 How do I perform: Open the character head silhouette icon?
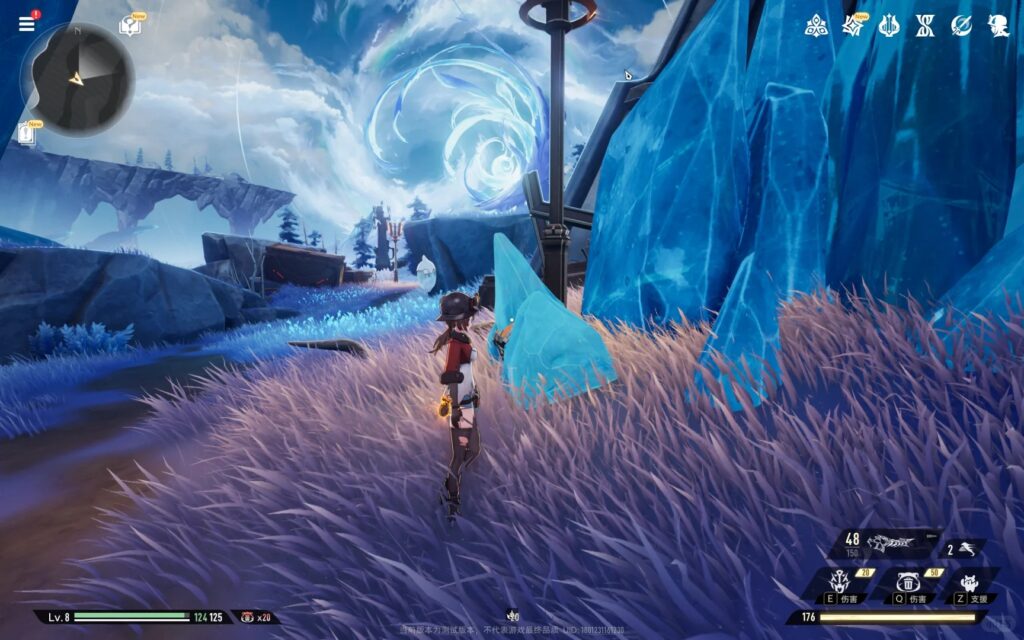(x=998, y=26)
